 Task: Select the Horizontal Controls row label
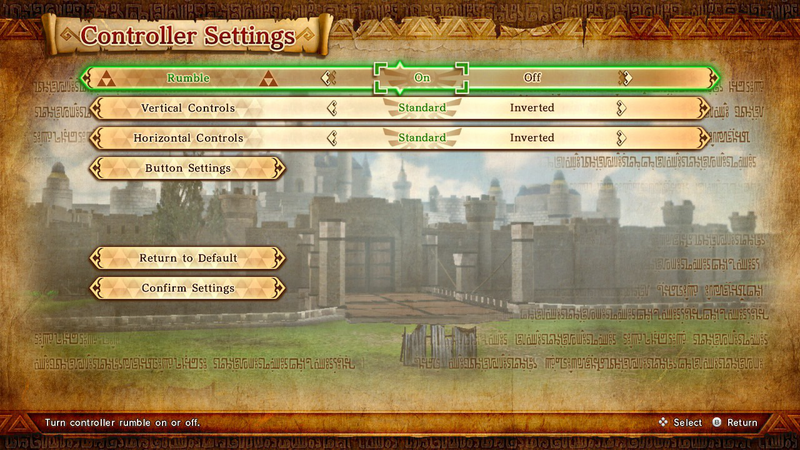(188, 138)
